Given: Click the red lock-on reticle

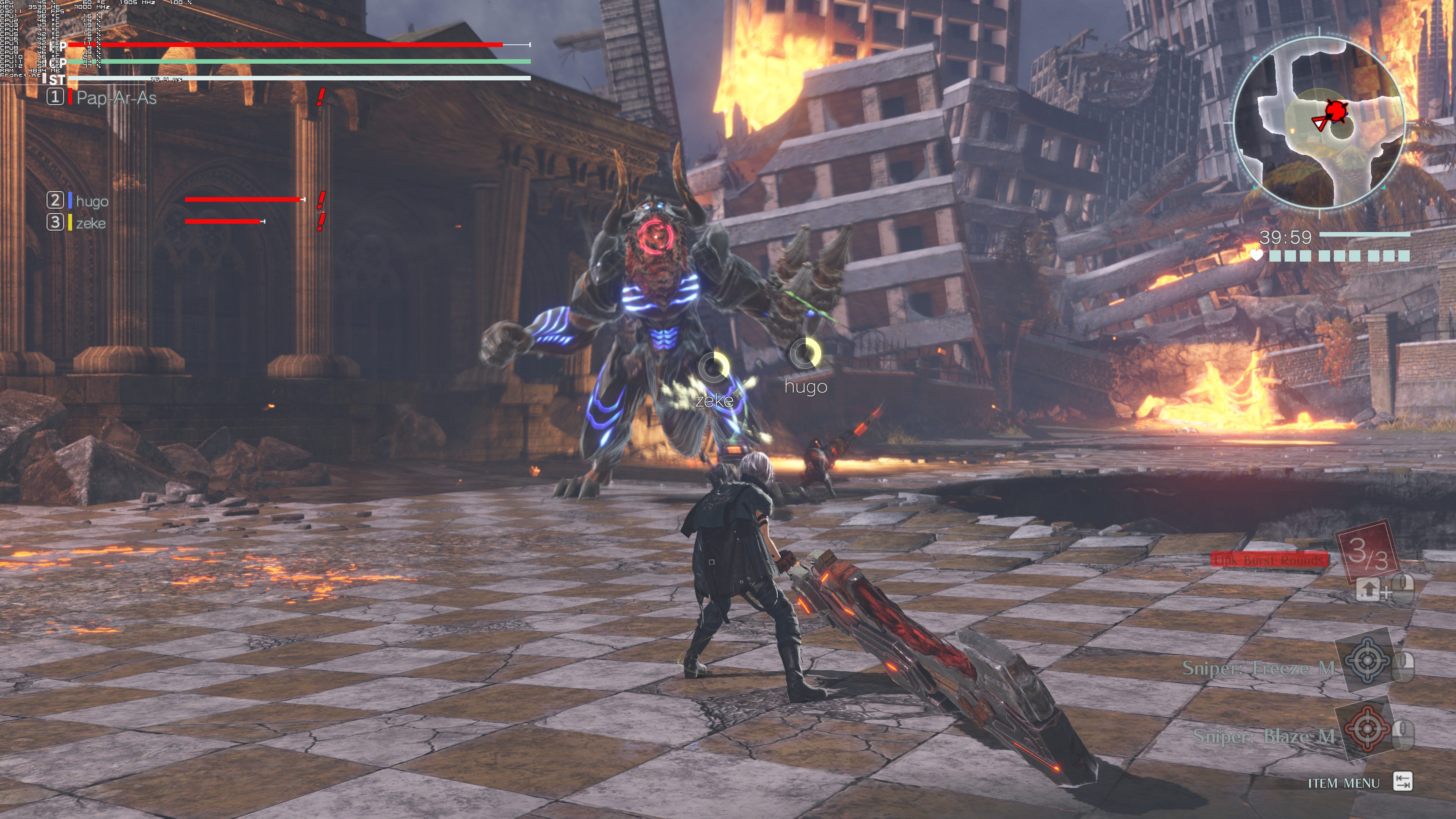Looking at the screenshot, I should coord(656,237).
